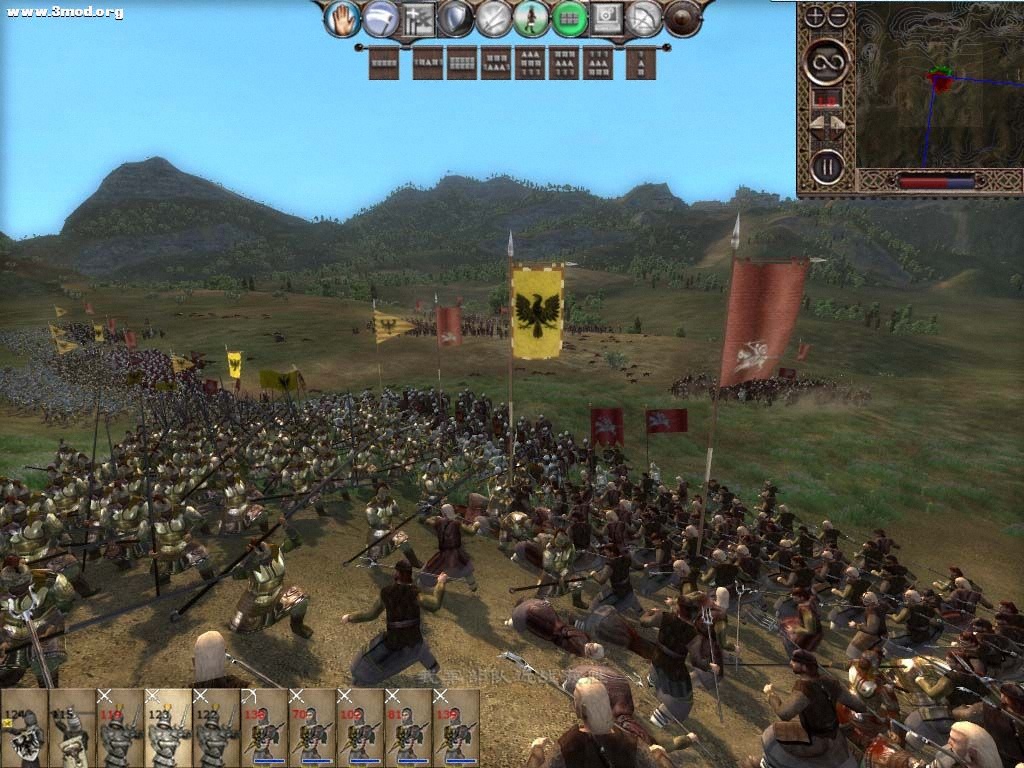
Task: Speed up the battle with right arrow
Action: [838, 124]
